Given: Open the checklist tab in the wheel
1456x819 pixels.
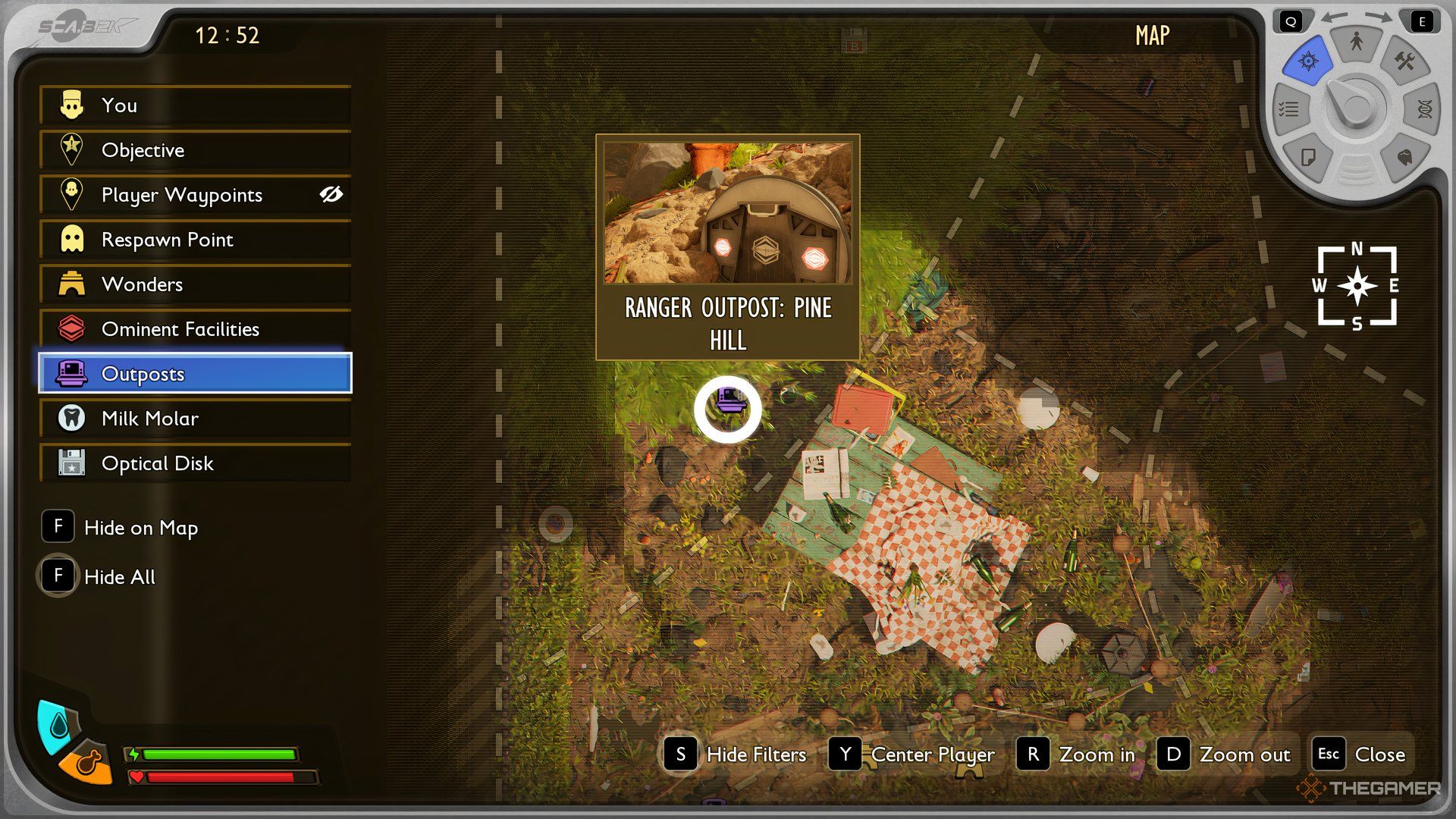Looking at the screenshot, I should 1289,110.
